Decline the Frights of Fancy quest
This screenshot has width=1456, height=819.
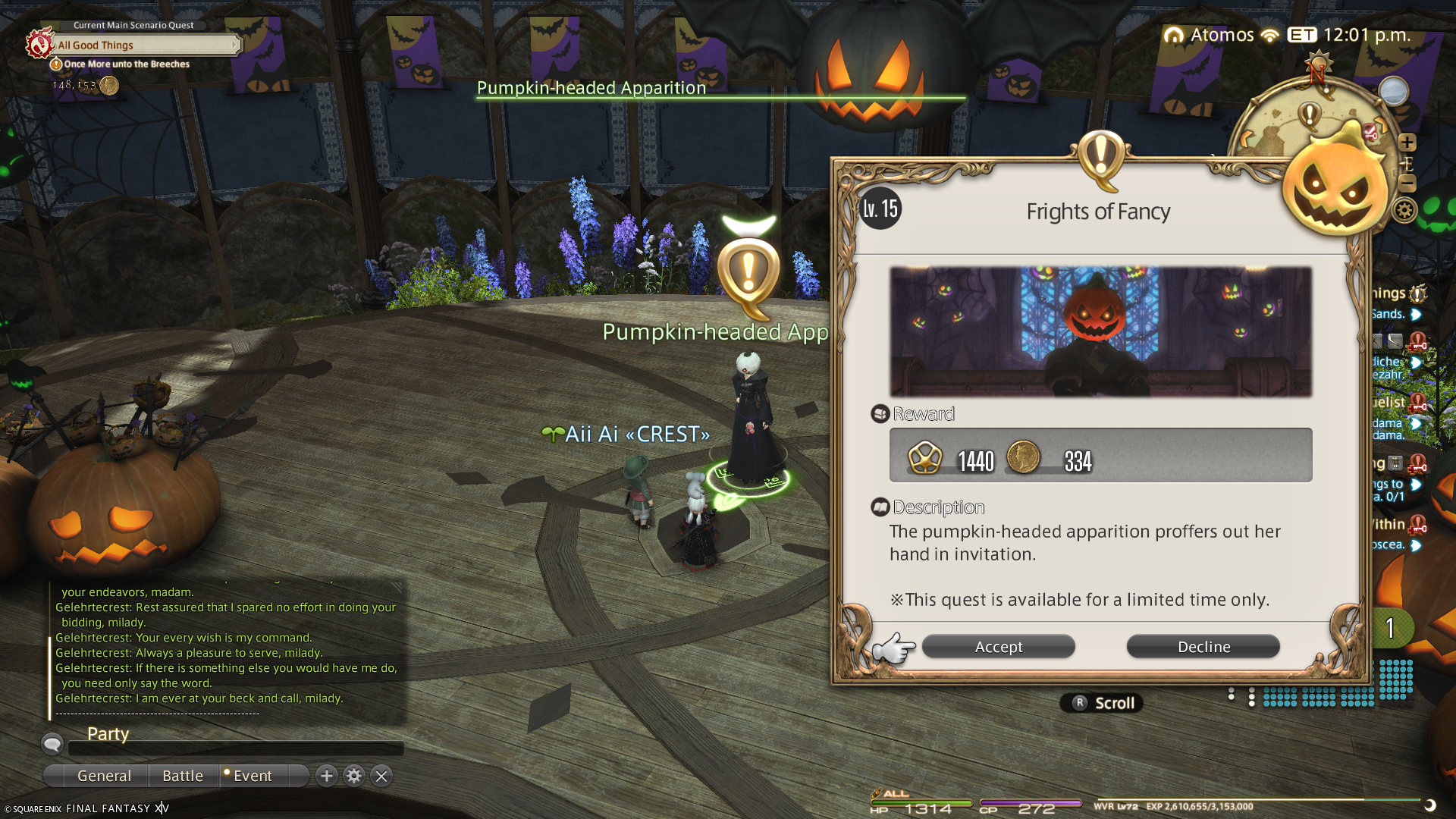point(1203,647)
